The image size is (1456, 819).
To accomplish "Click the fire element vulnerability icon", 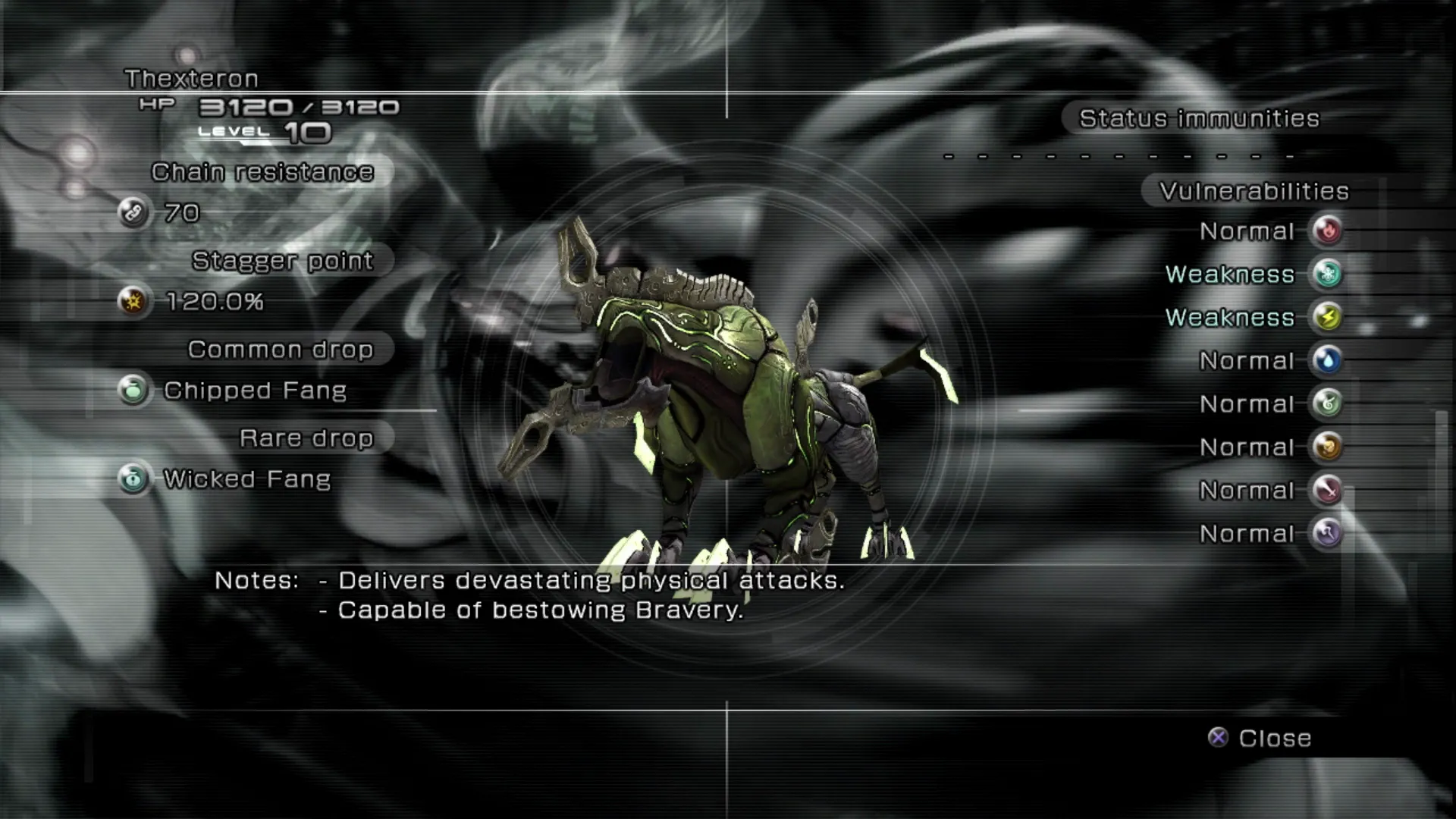I will (x=1327, y=231).
